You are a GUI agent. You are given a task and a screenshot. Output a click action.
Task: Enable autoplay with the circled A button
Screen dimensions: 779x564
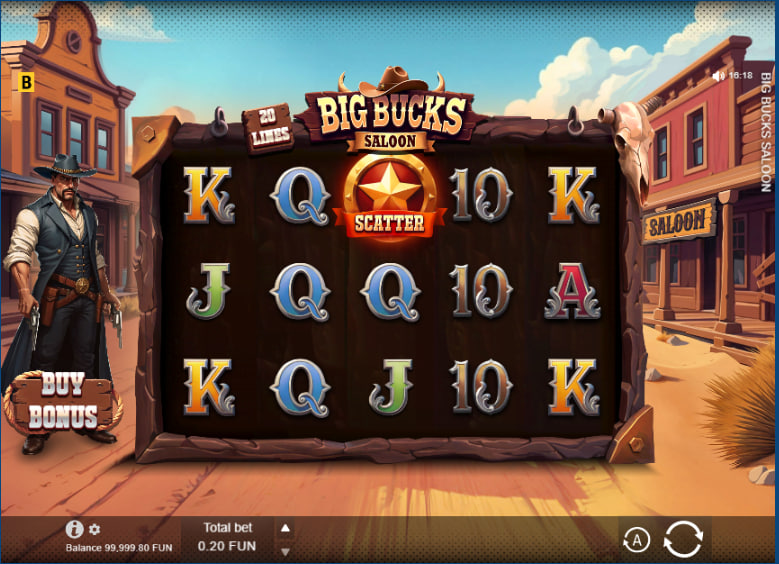click(636, 541)
